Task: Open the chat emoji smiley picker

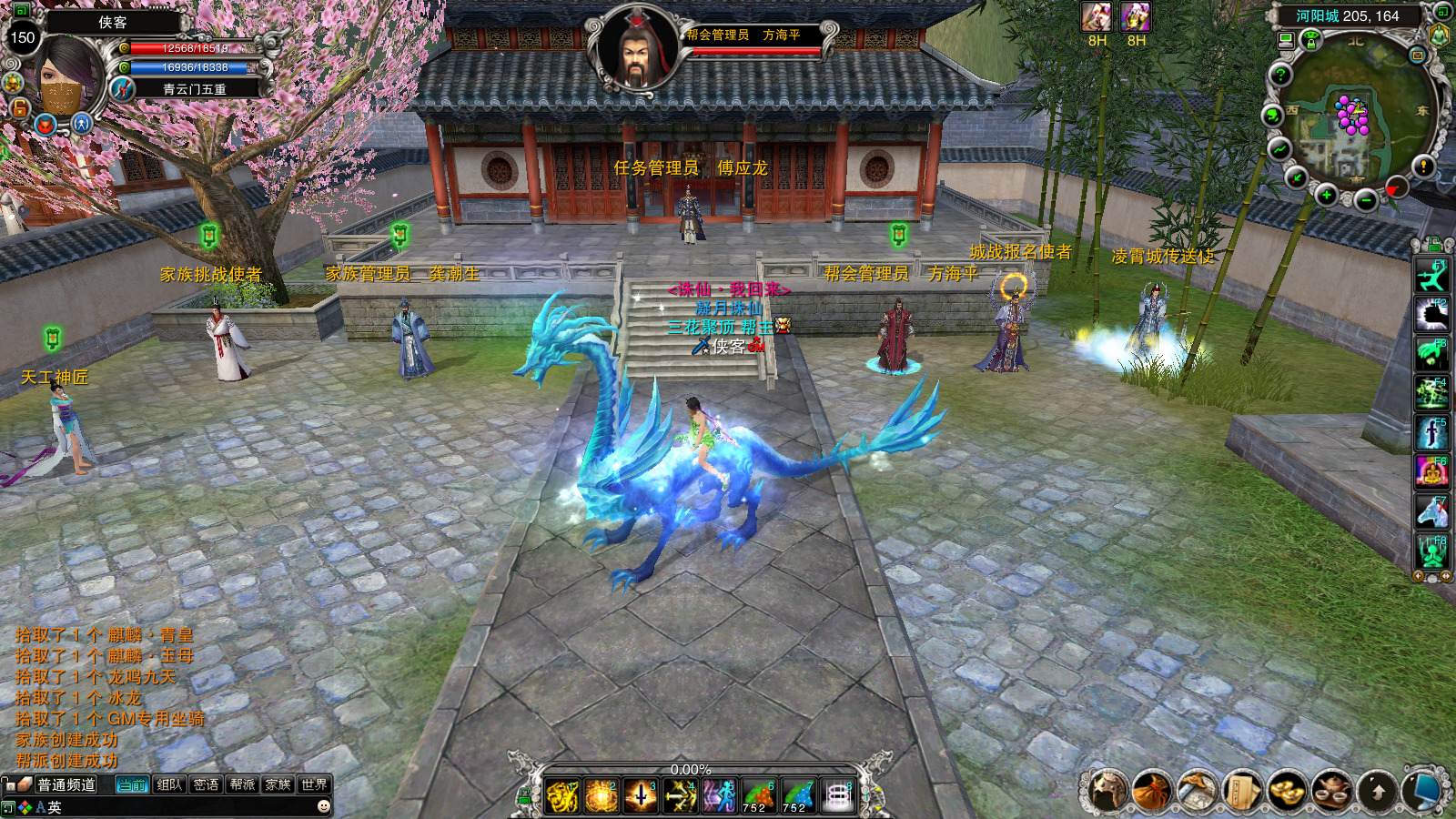Action: click(x=323, y=806)
